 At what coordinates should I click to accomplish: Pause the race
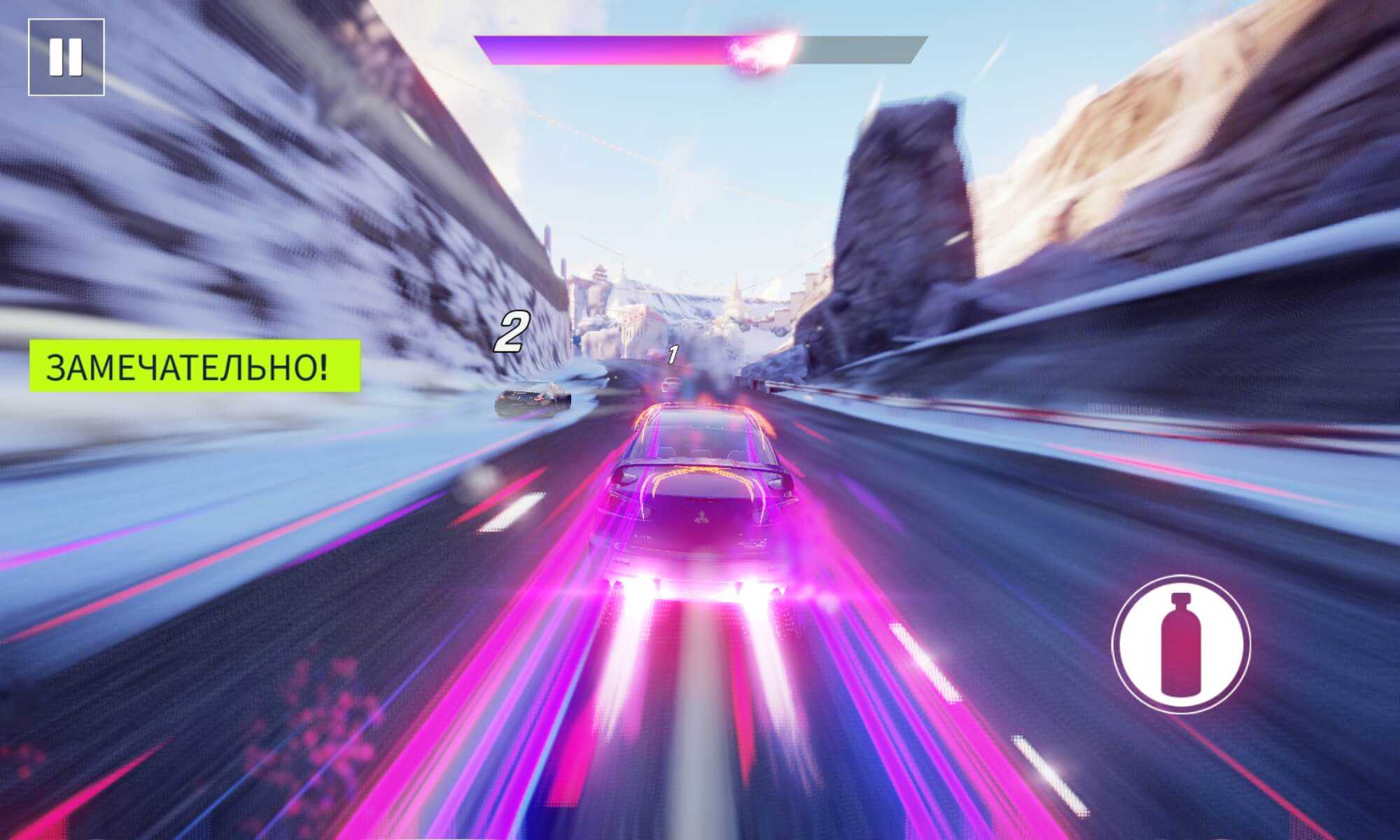click(66, 57)
